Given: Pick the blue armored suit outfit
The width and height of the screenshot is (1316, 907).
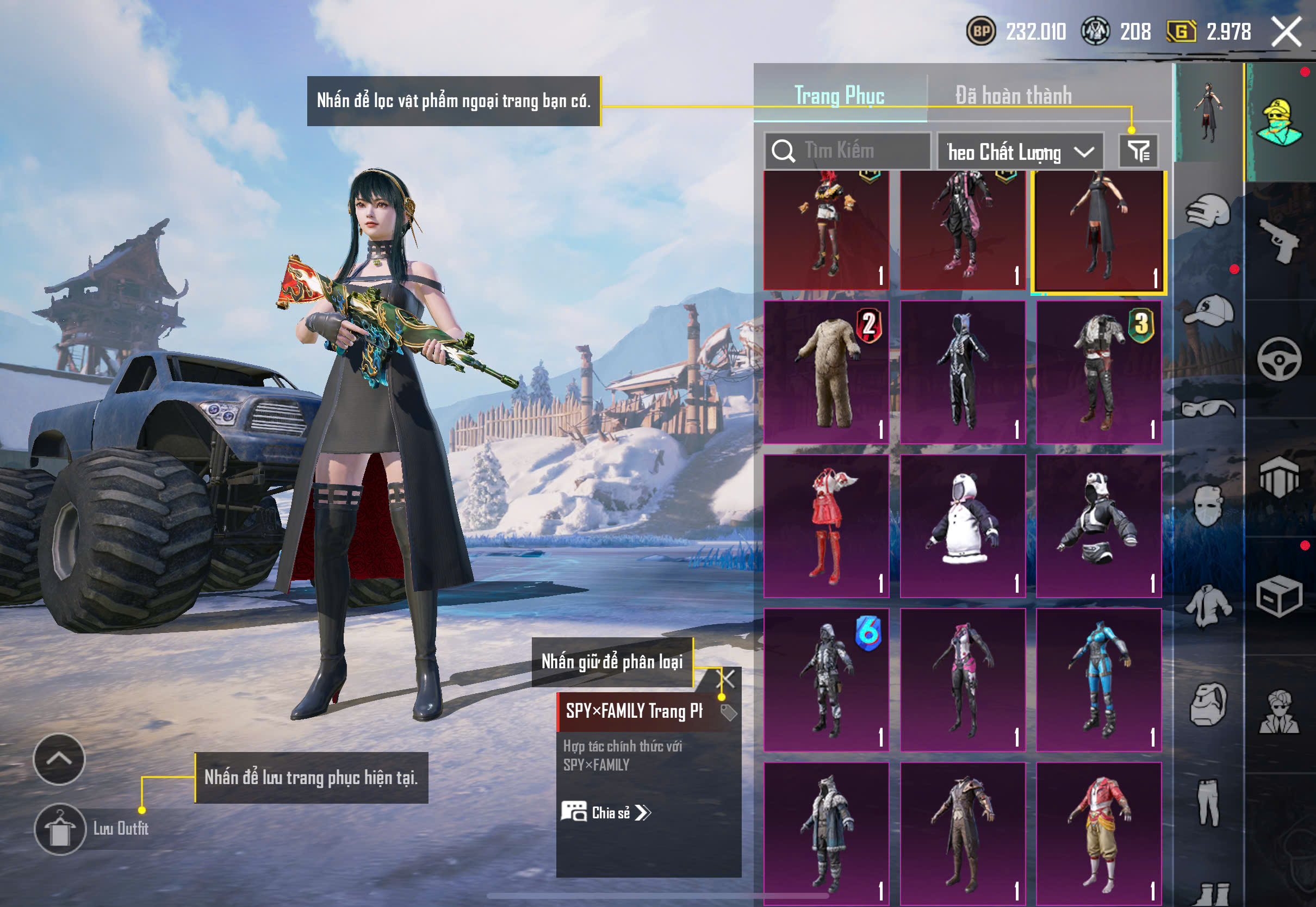Looking at the screenshot, I should [1098, 680].
